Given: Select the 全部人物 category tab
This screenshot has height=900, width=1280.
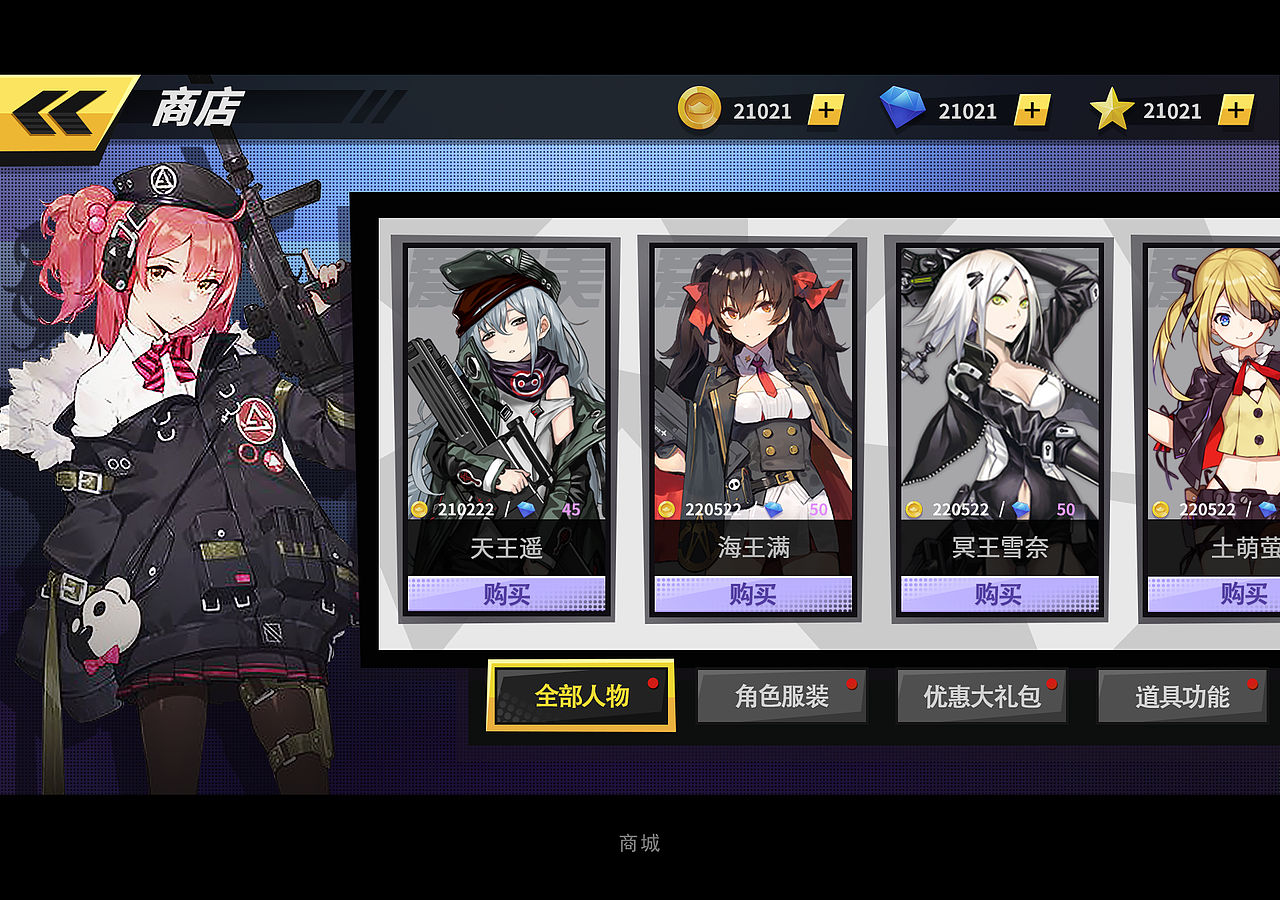Looking at the screenshot, I should coord(580,695).
